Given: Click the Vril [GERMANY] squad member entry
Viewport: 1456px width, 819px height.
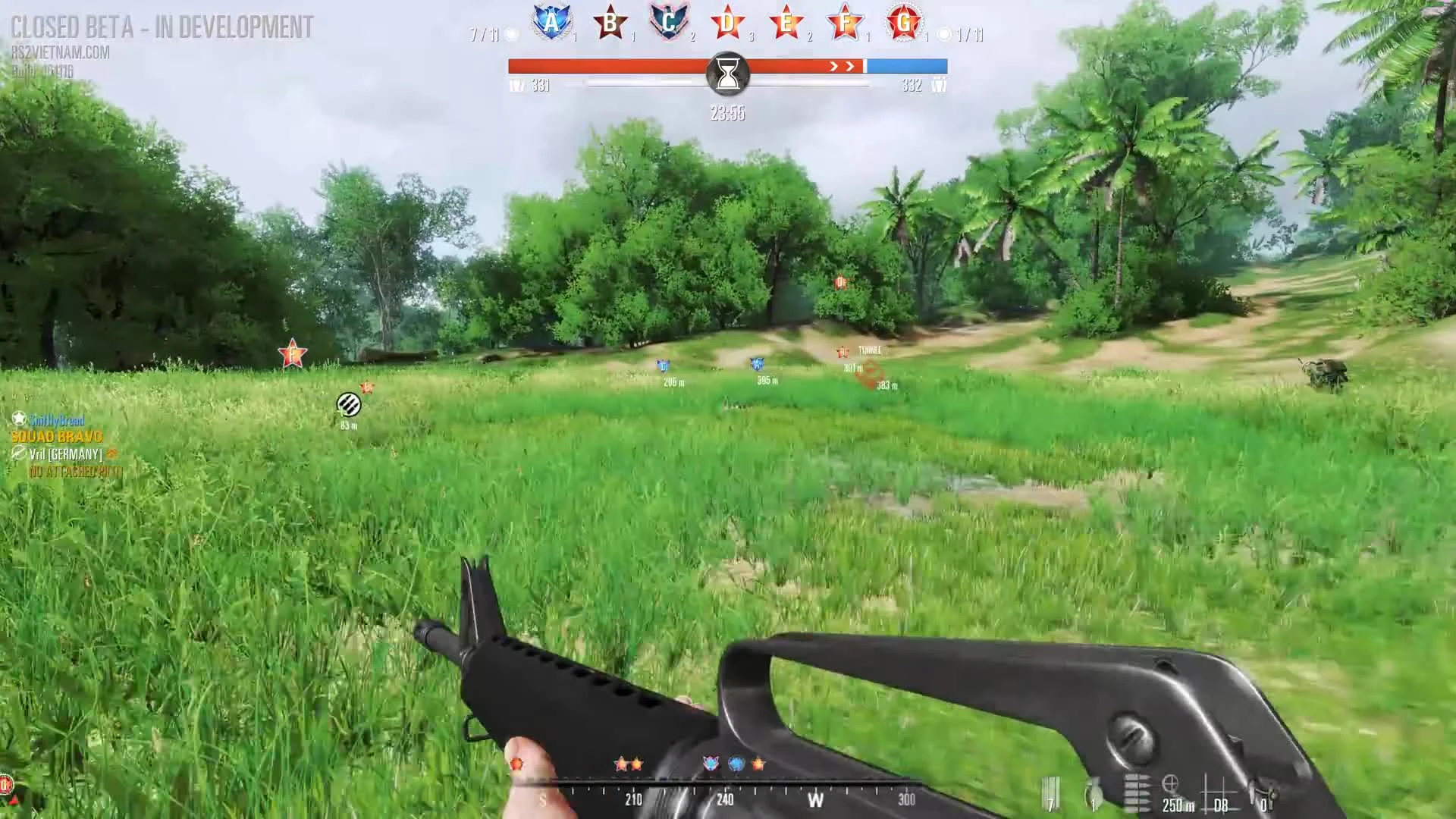Looking at the screenshot, I should [x=64, y=454].
